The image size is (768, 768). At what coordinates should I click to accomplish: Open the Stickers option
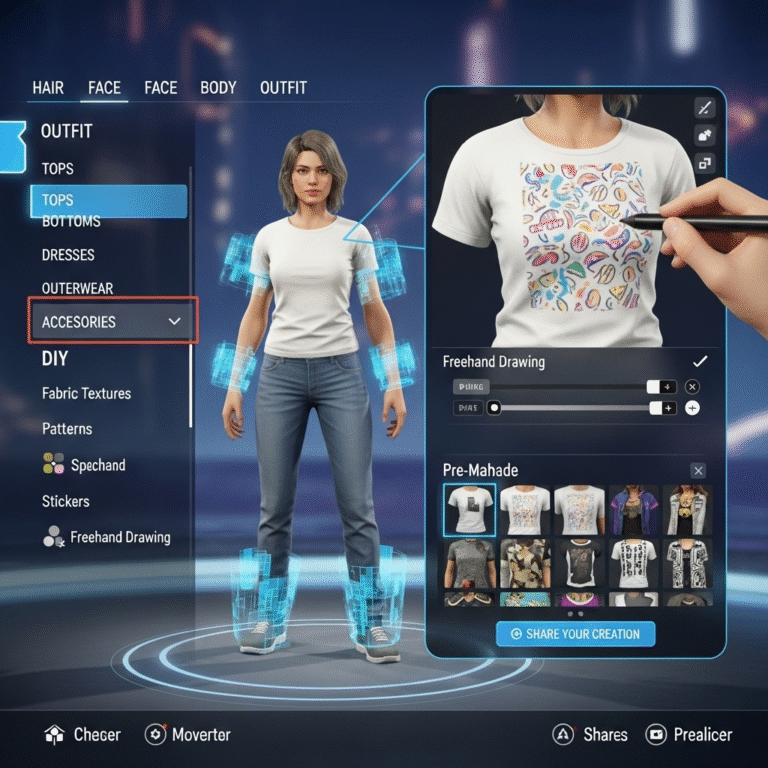(65, 501)
